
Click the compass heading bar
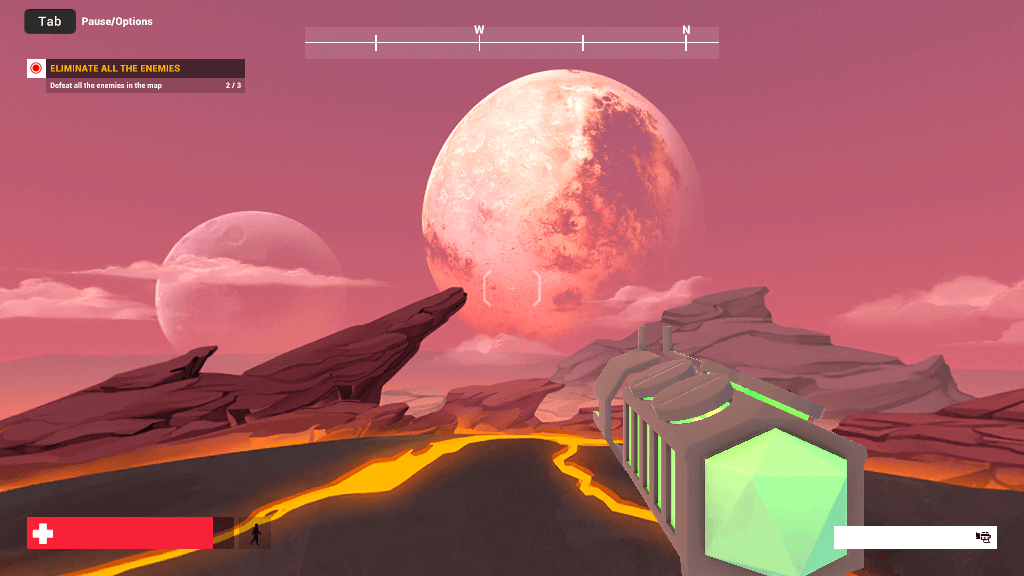pyautogui.click(x=511, y=42)
